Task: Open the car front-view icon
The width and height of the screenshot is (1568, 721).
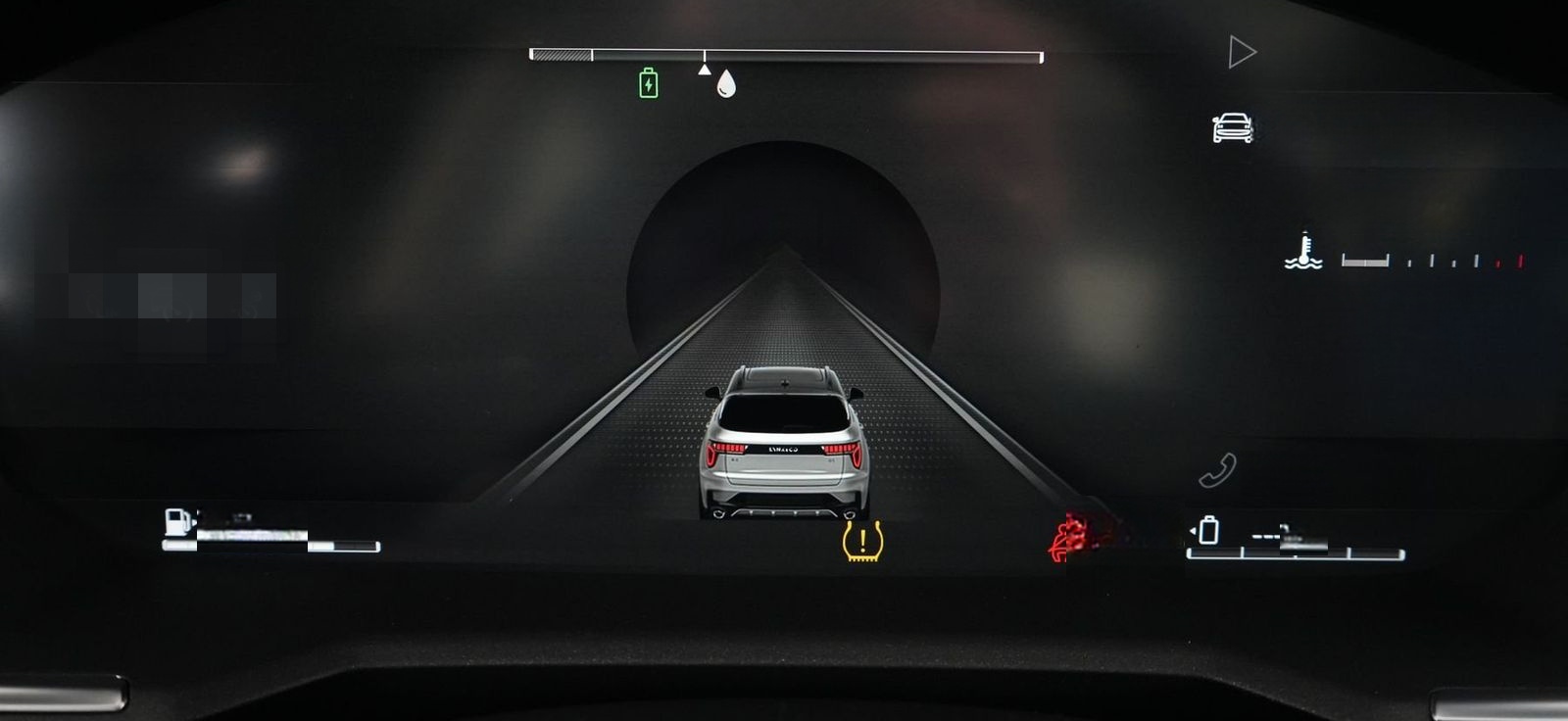Action: click(1233, 128)
